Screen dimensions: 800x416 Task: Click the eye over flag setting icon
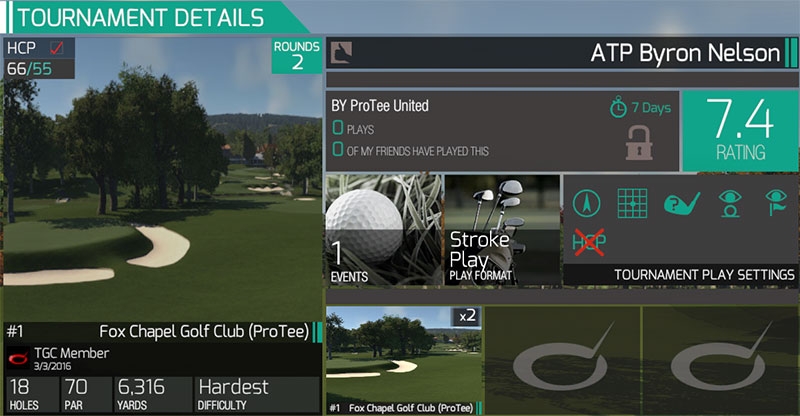pyautogui.click(x=776, y=203)
